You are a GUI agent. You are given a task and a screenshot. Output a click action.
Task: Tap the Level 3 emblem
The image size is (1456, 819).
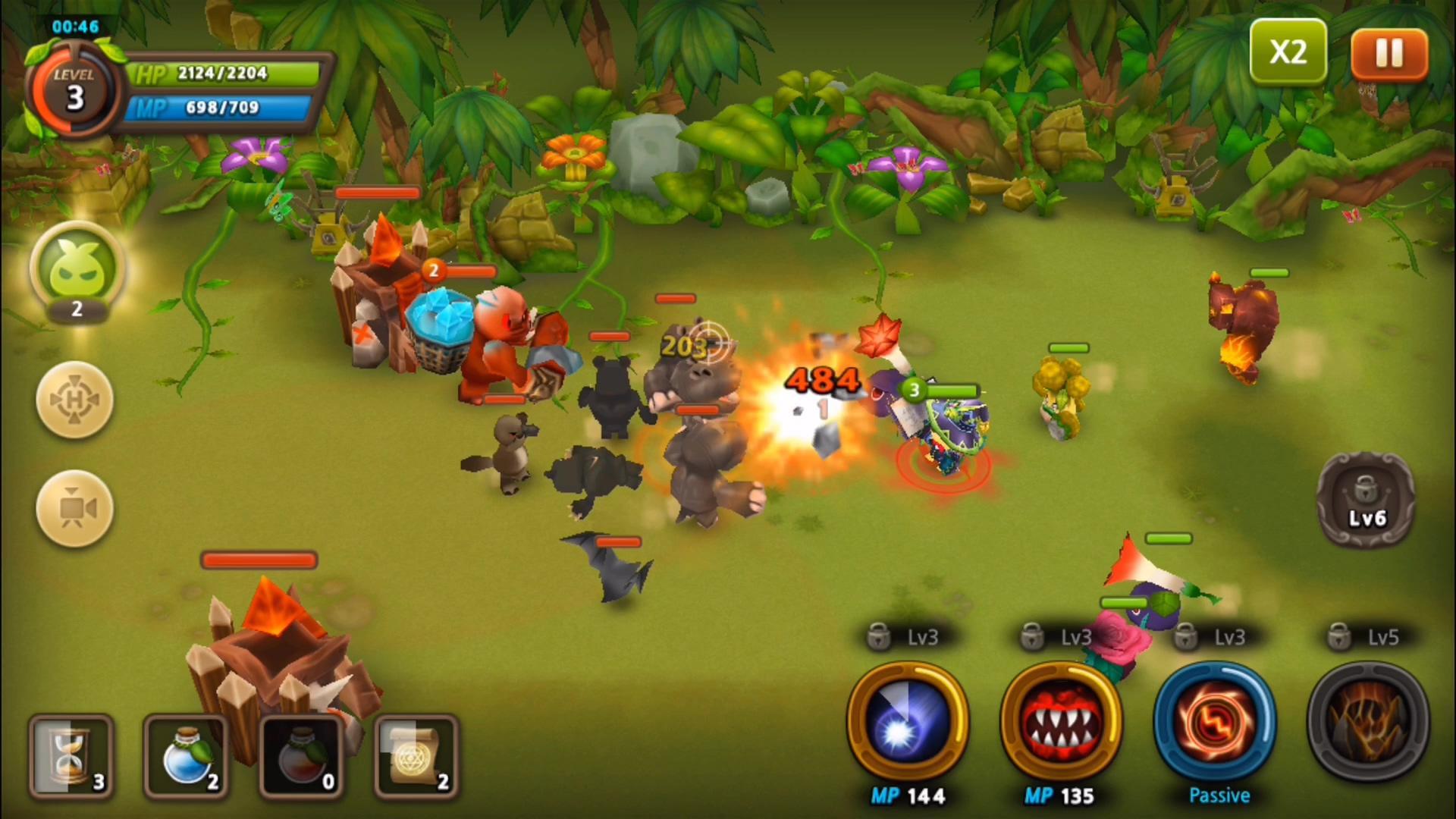(74, 91)
